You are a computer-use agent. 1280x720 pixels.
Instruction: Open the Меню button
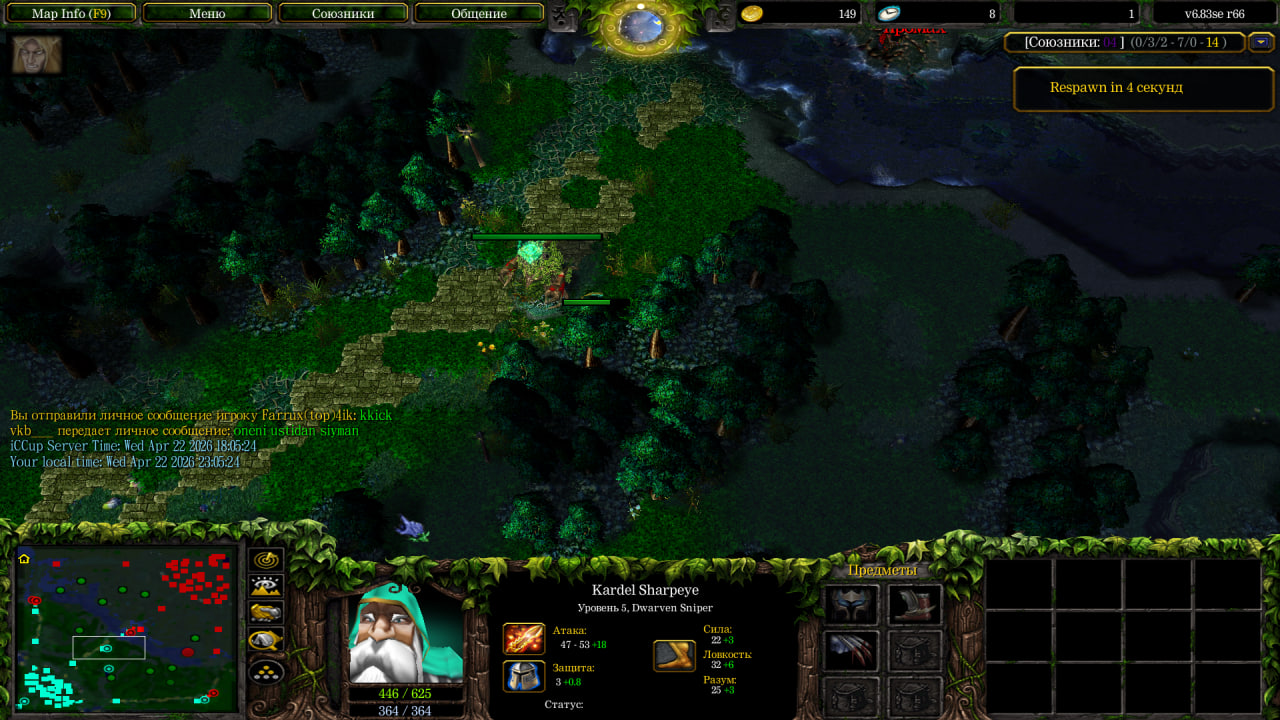pos(207,14)
